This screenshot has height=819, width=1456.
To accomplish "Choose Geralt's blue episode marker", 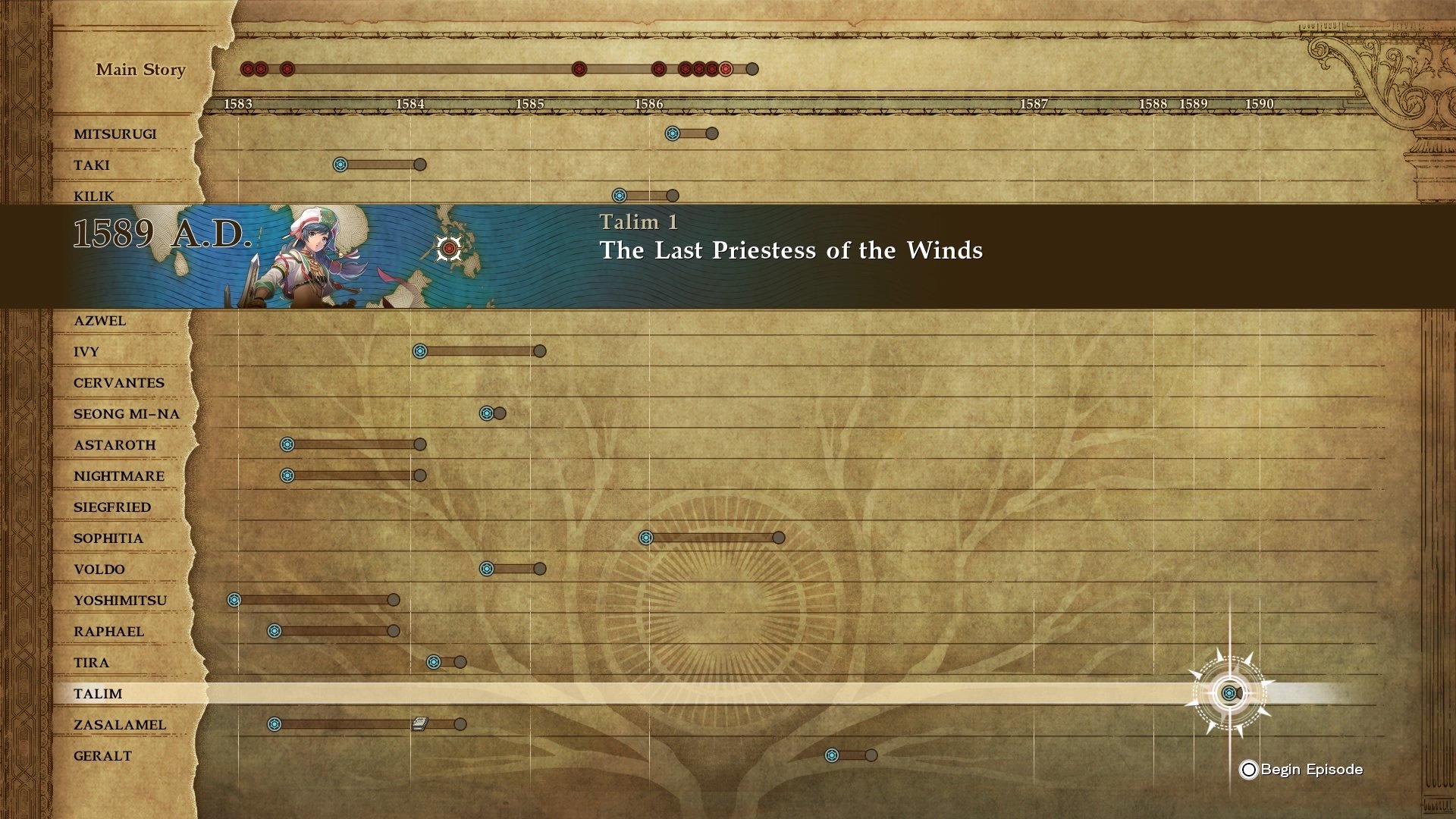I will [x=832, y=755].
